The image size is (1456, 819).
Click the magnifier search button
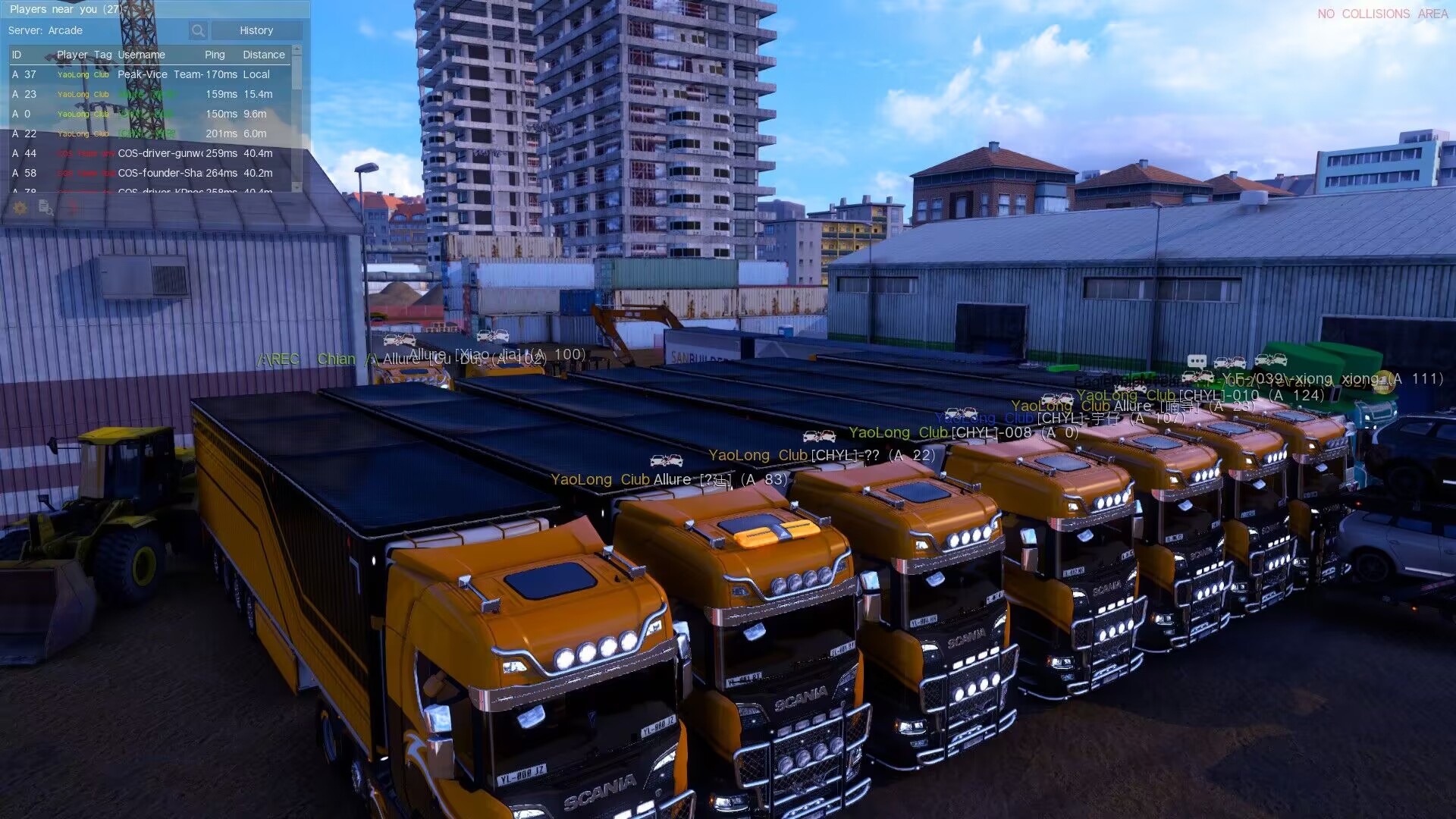198,30
